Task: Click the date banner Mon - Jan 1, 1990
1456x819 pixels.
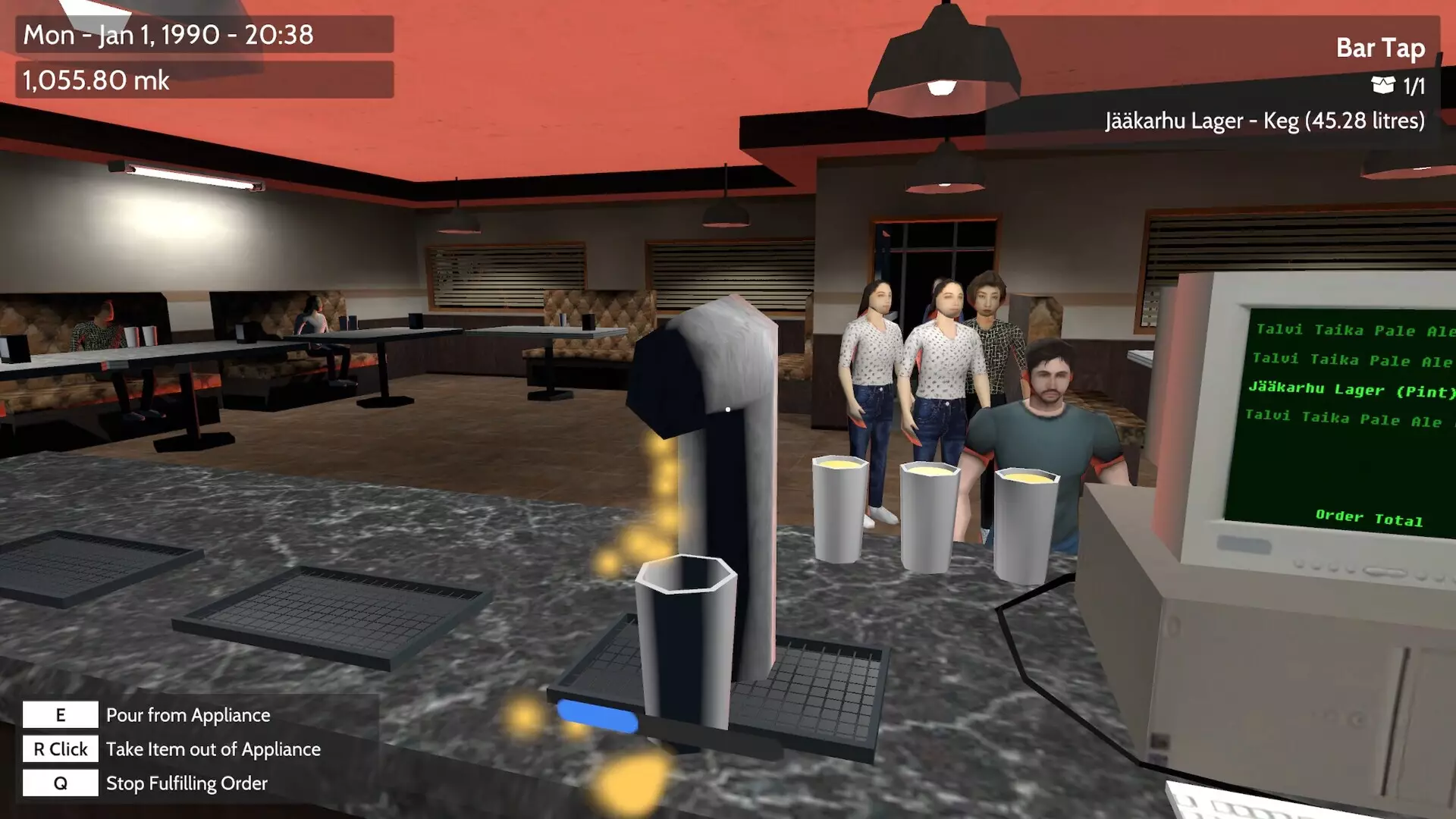Action: tap(165, 34)
